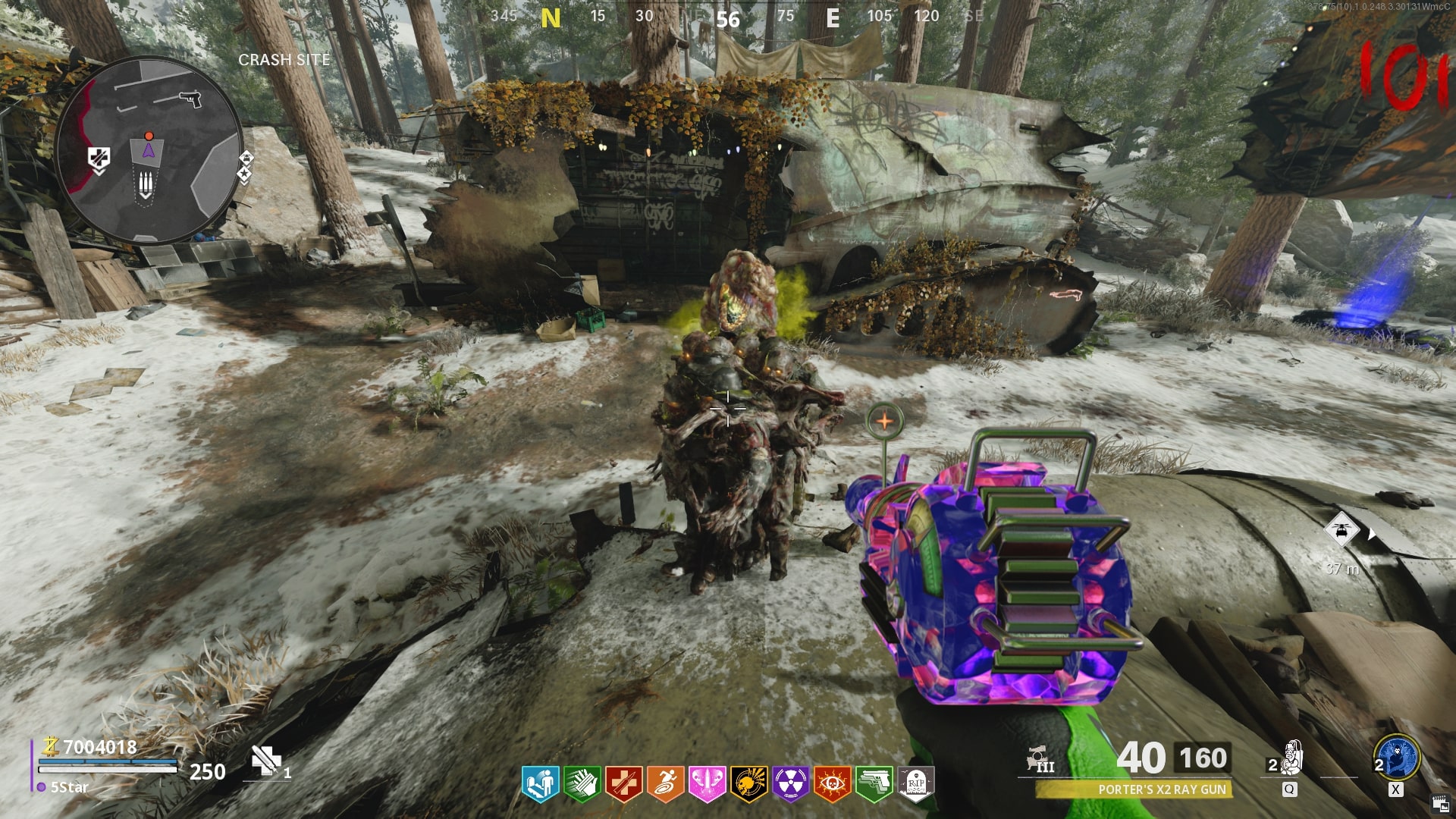Select the green fast-hands perk icon
The image size is (1456, 819).
[x=582, y=783]
